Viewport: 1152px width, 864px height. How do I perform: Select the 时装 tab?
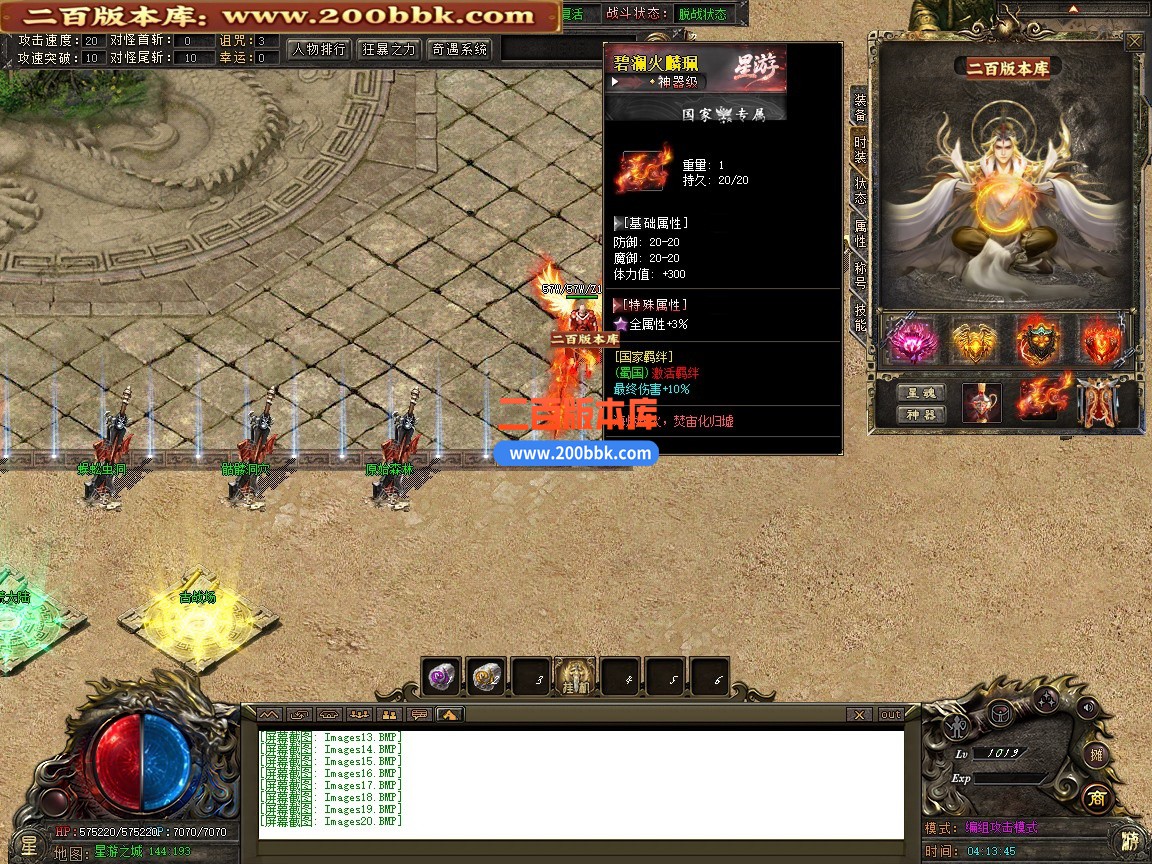pos(860,150)
